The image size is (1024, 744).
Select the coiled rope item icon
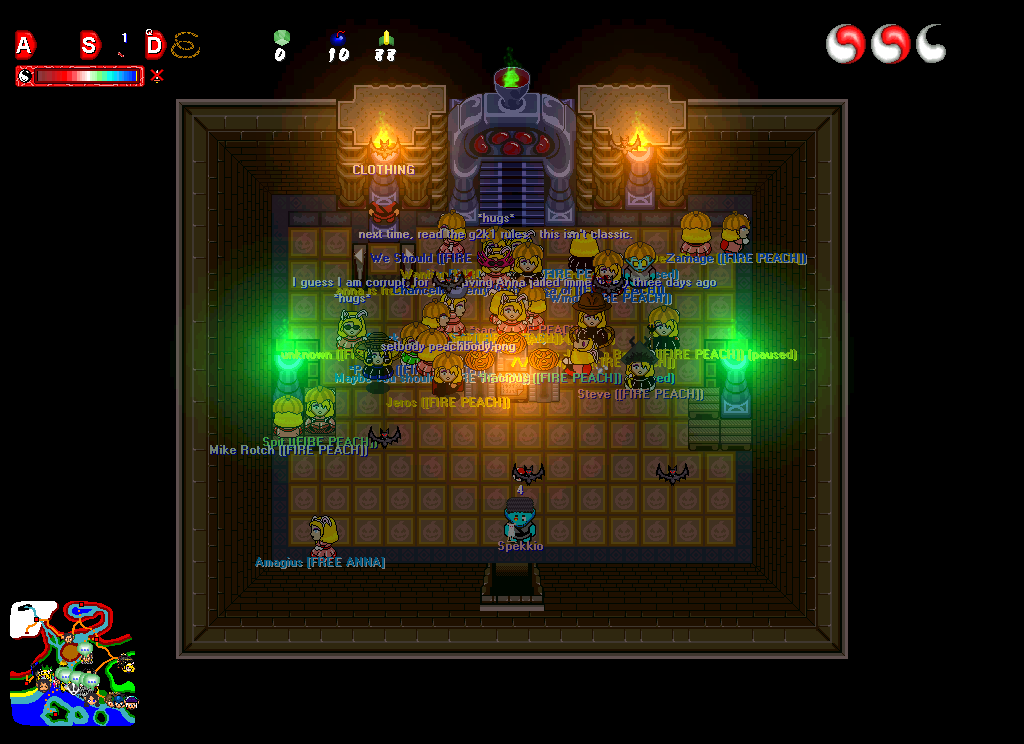tap(186, 45)
